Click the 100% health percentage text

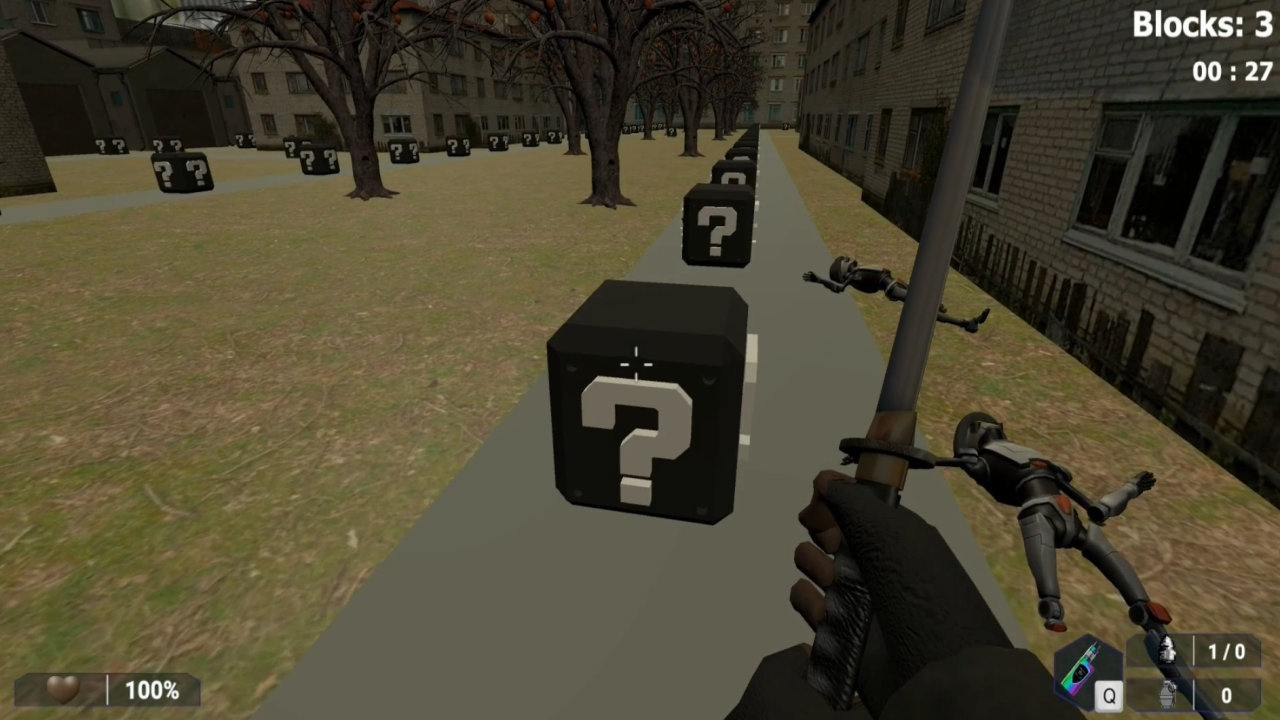tap(151, 690)
